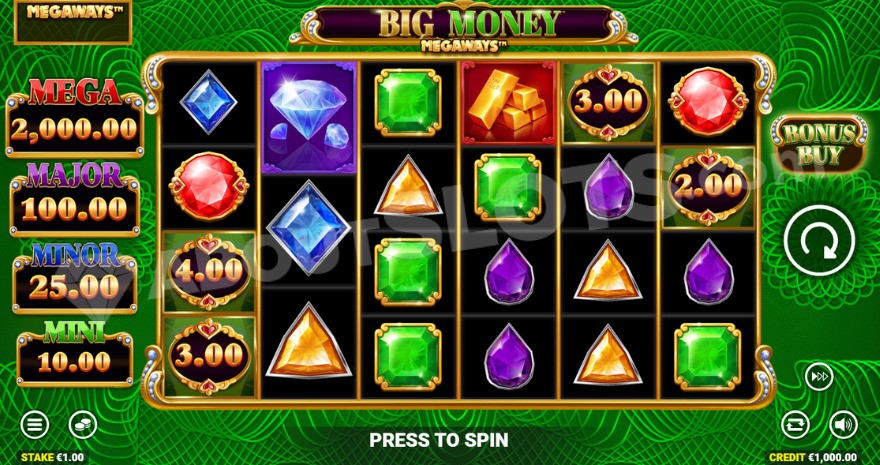Screen dimensions: 880x465
Task: Enable turbo mode with the fast-forward icon
Action: (x=819, y=377)
